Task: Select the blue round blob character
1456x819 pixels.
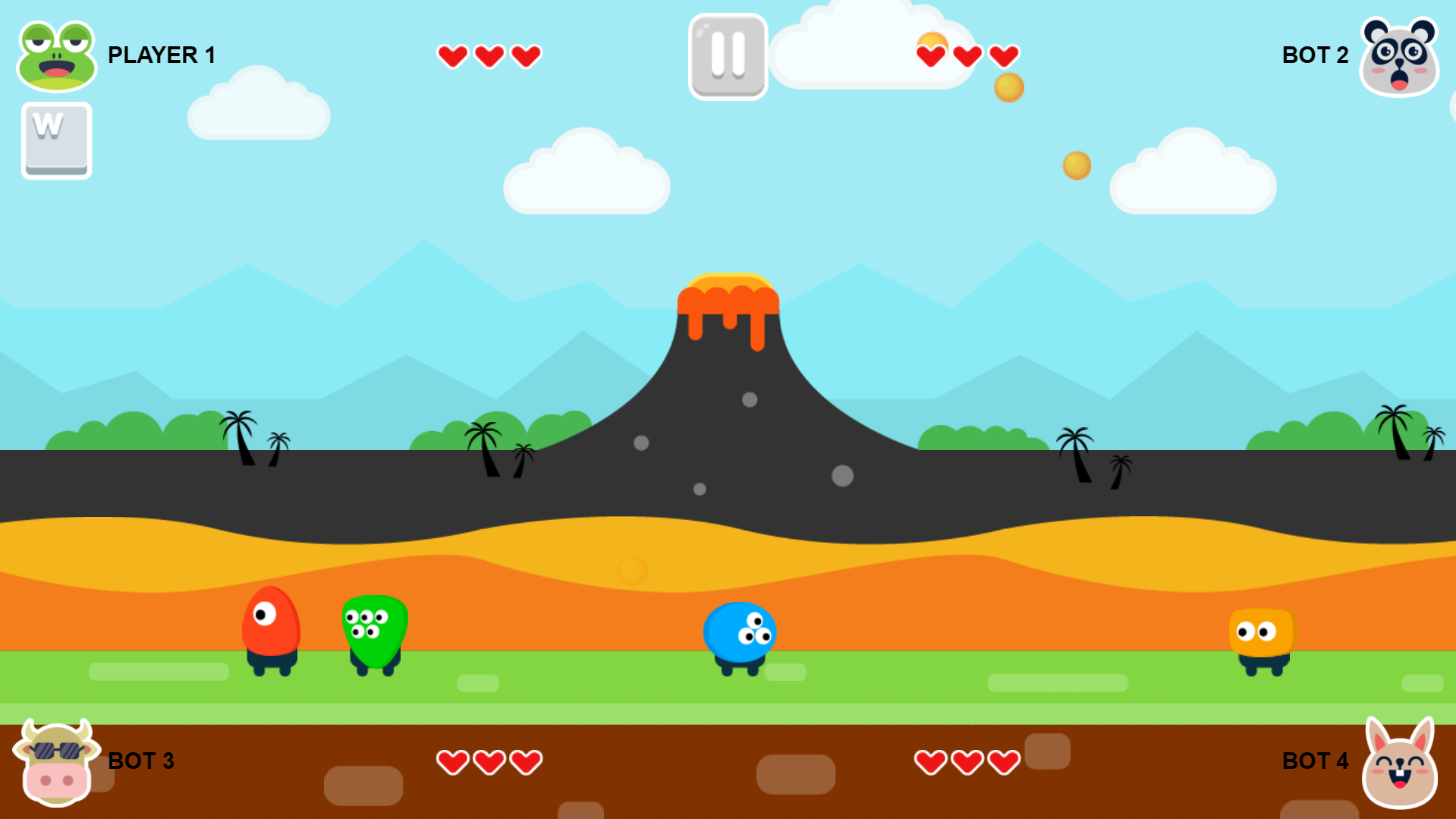Action: [x=739, y=632]
